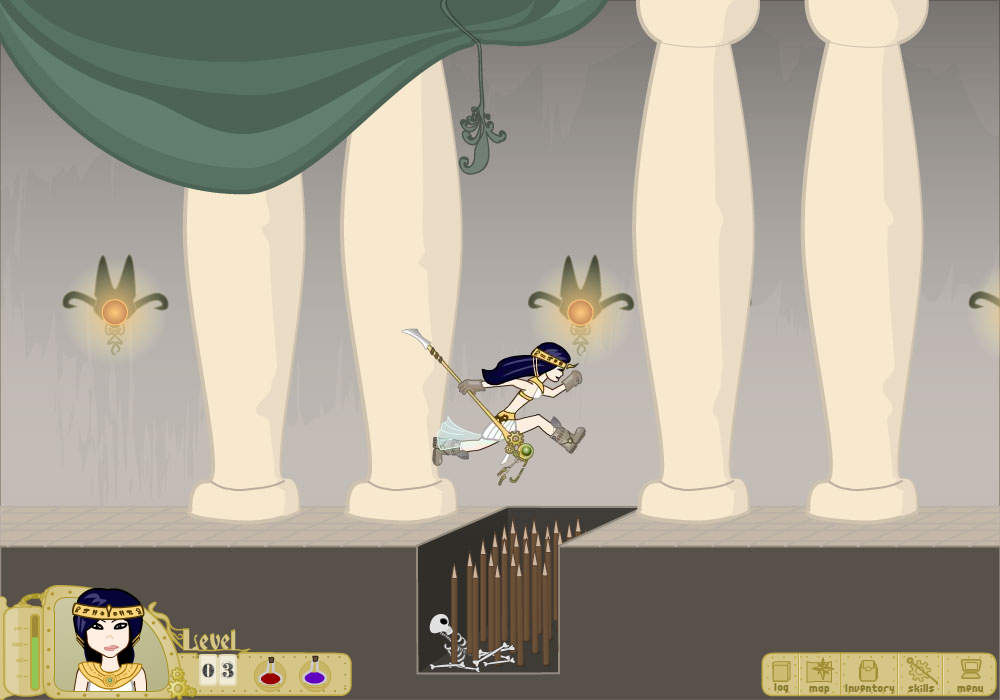Viewport: 1000px width, 700px height.
Task: Open the inventory bag
Action: point(868,674)
